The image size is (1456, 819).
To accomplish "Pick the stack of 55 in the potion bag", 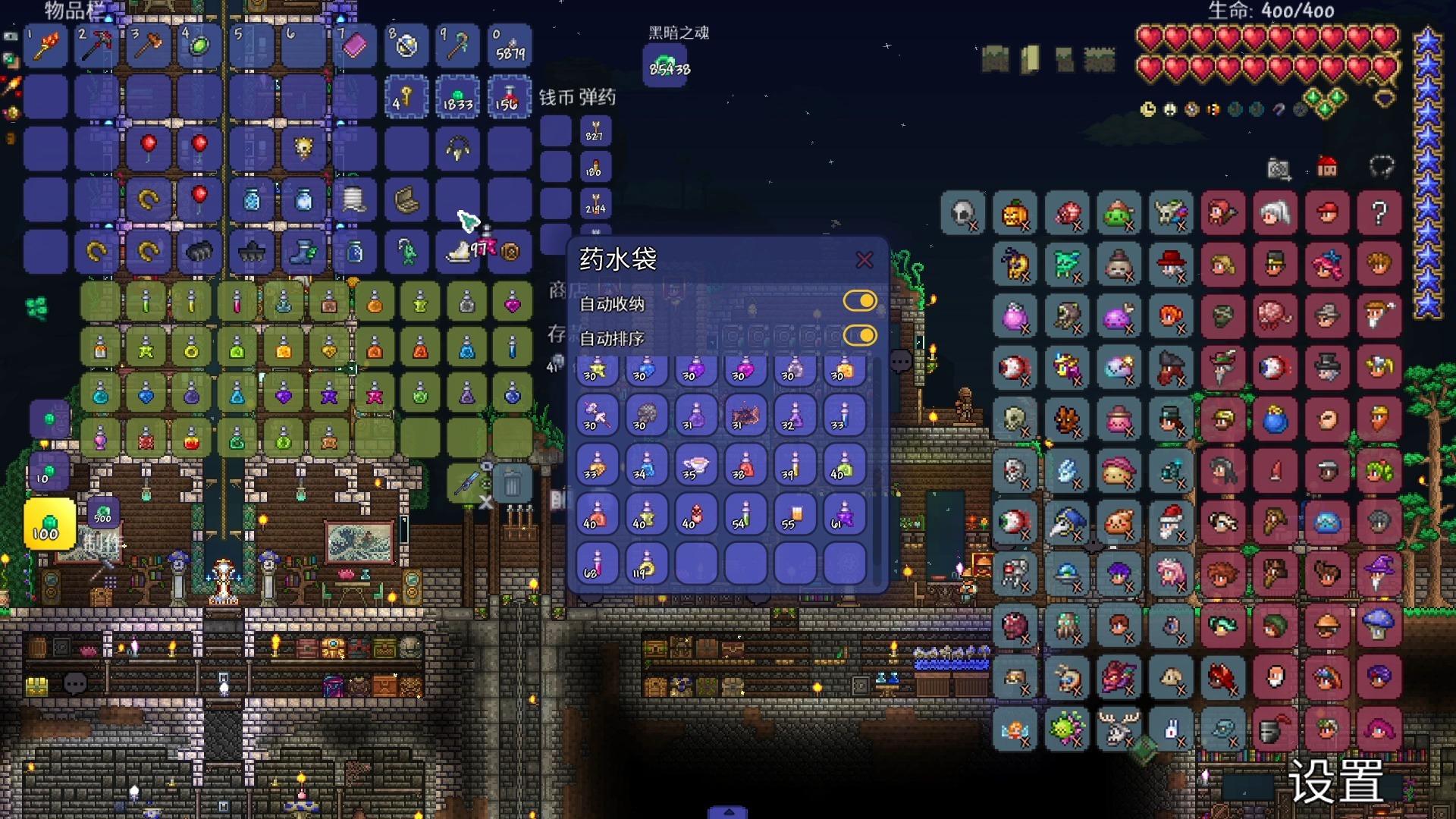I will [794, 515].
